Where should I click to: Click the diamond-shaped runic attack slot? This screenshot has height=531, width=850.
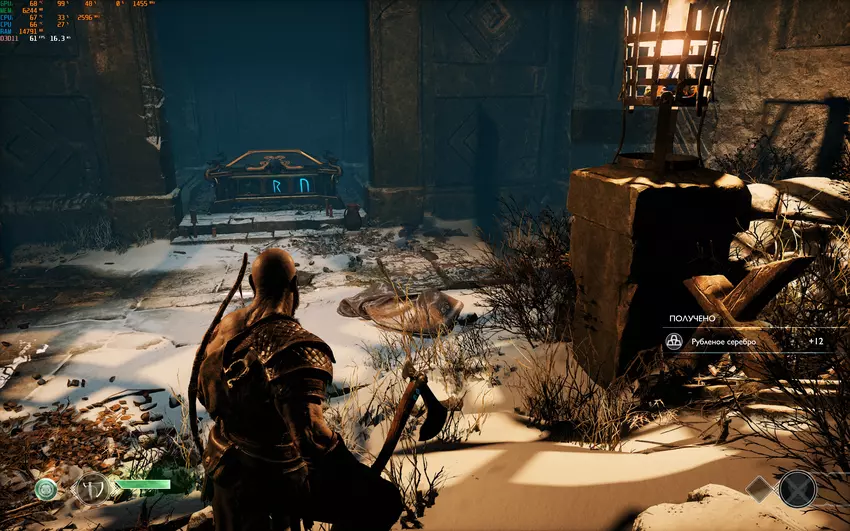pos(759,488)
